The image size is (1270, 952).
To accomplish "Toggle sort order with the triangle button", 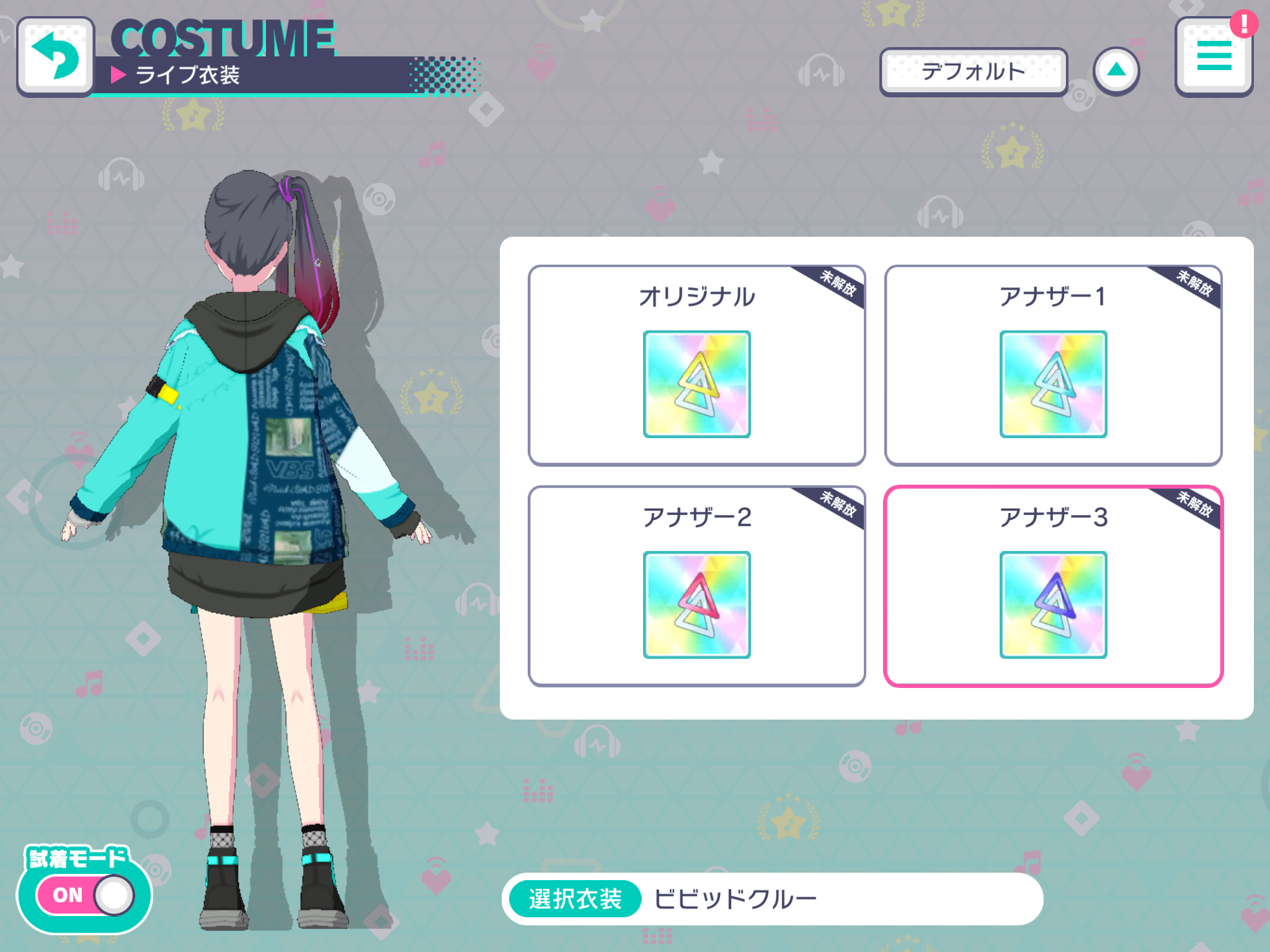I will (1116, 71).
